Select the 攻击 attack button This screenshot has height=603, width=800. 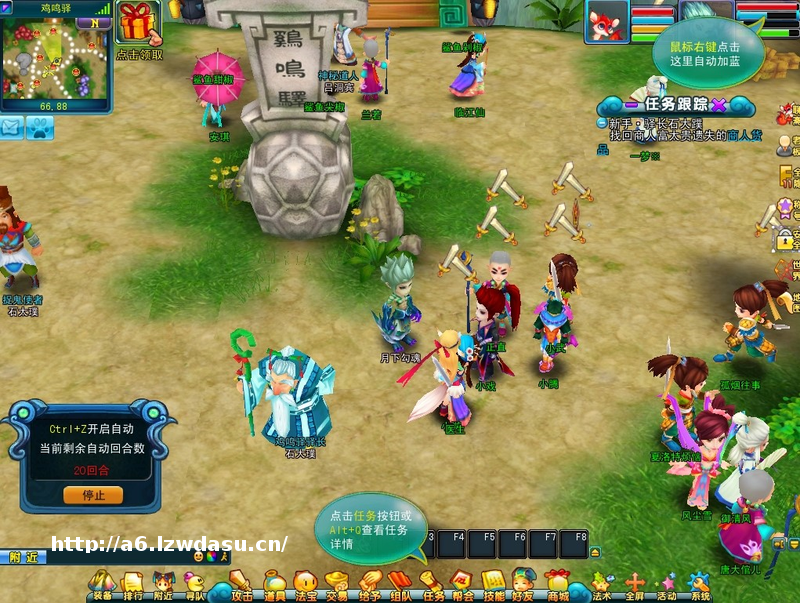241,583
